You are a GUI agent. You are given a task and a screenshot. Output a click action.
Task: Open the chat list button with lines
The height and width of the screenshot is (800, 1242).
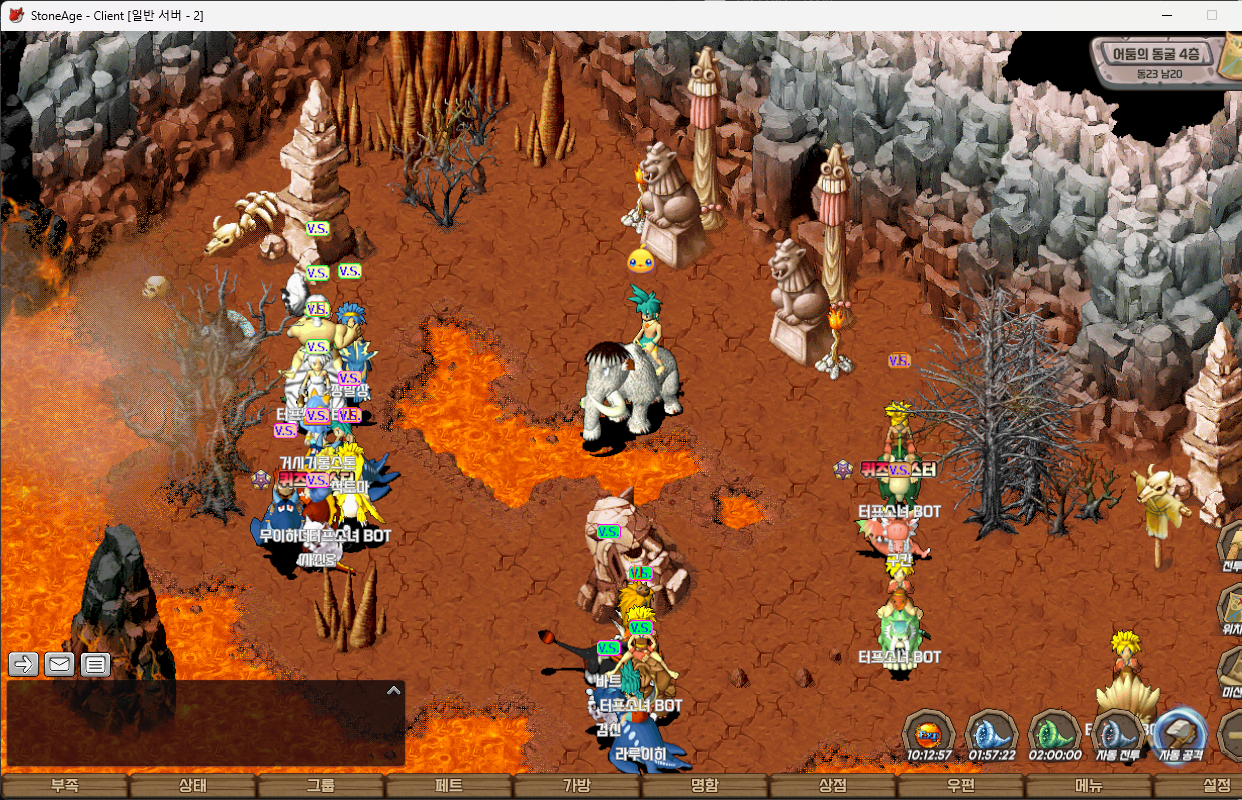[x=95, y=663]
